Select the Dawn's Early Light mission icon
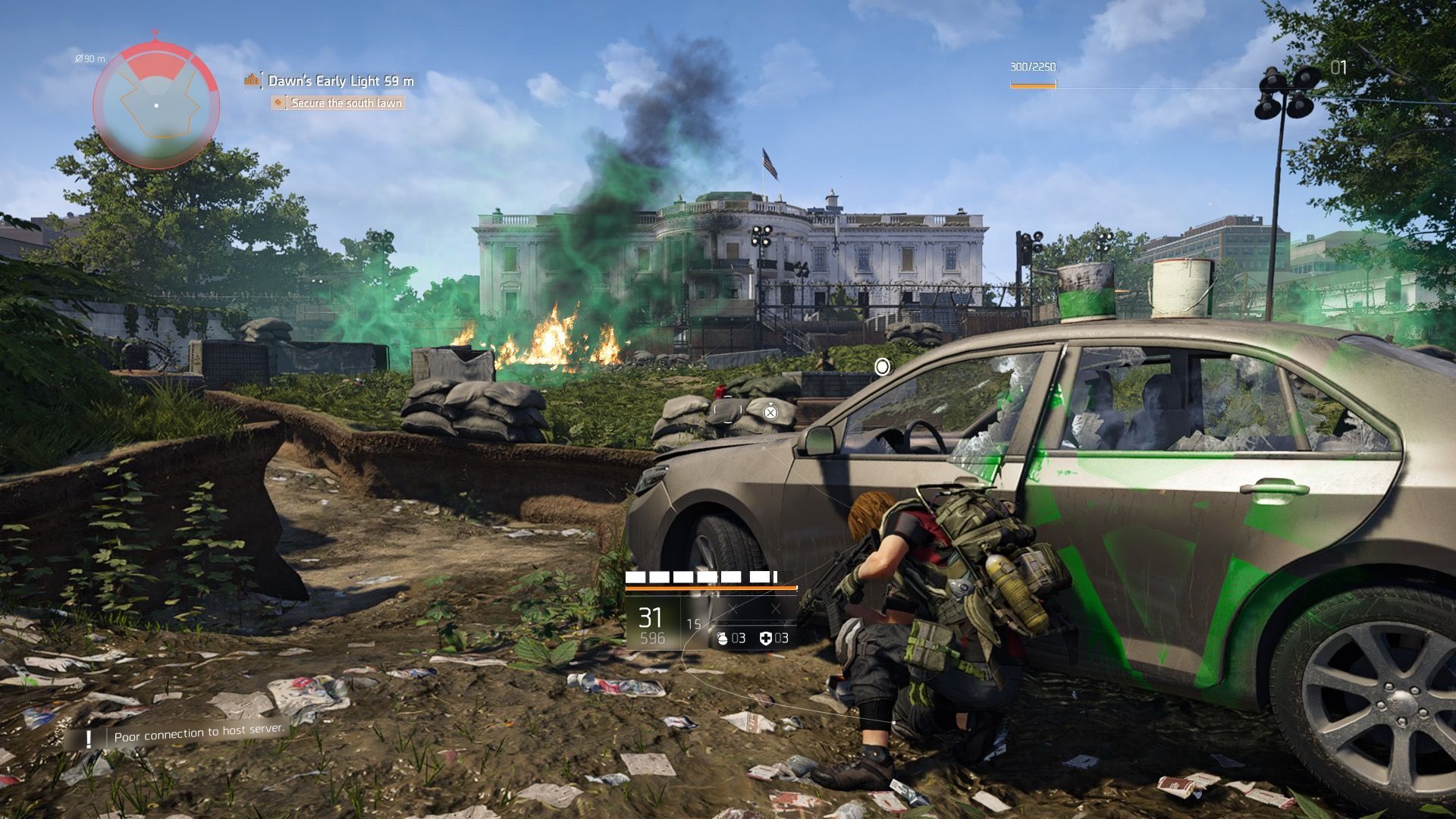The height and width of the screenshot is (819, 1456). tap(250, 79)
